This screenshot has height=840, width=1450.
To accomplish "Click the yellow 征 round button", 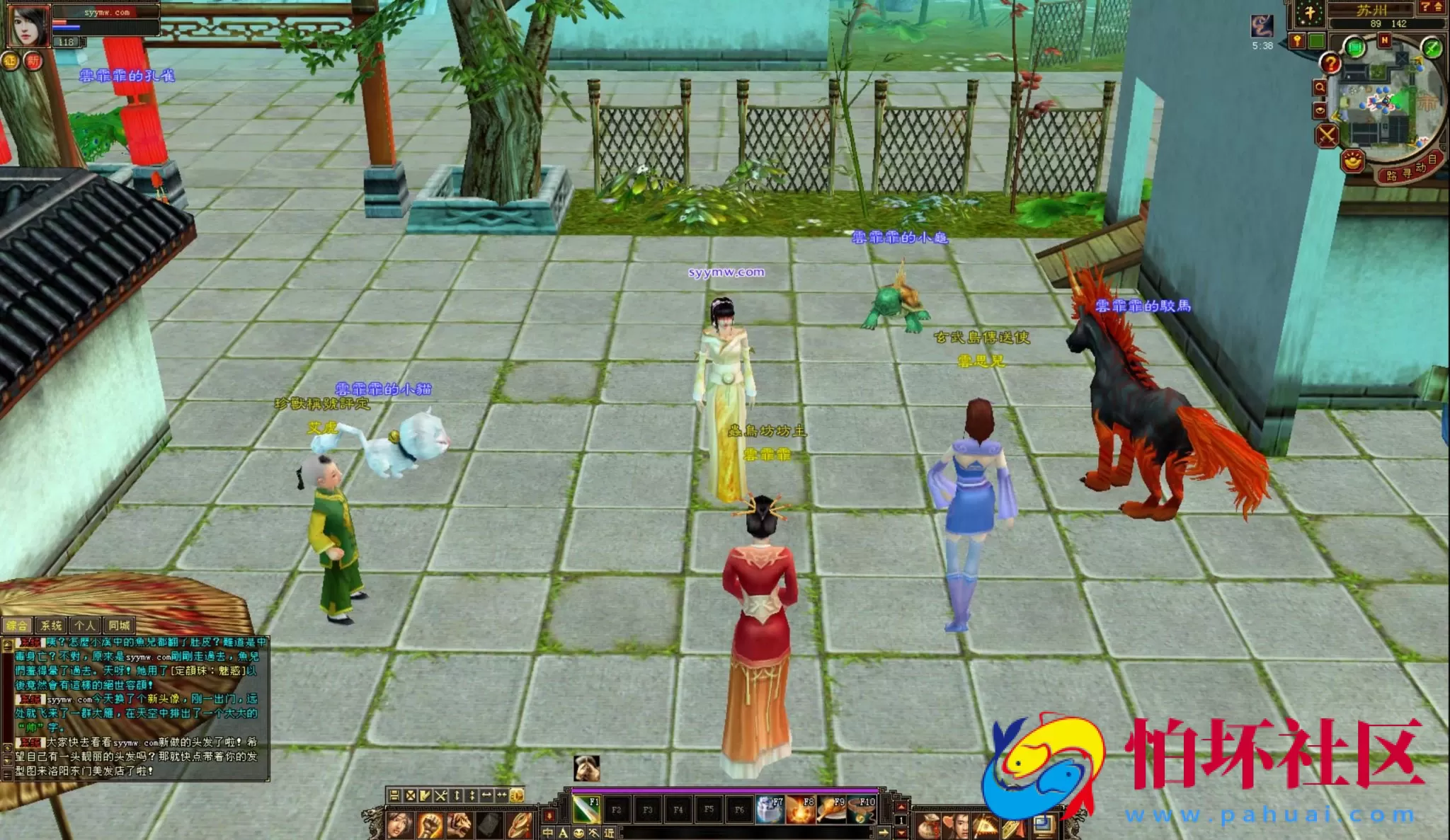I will 10,62.
